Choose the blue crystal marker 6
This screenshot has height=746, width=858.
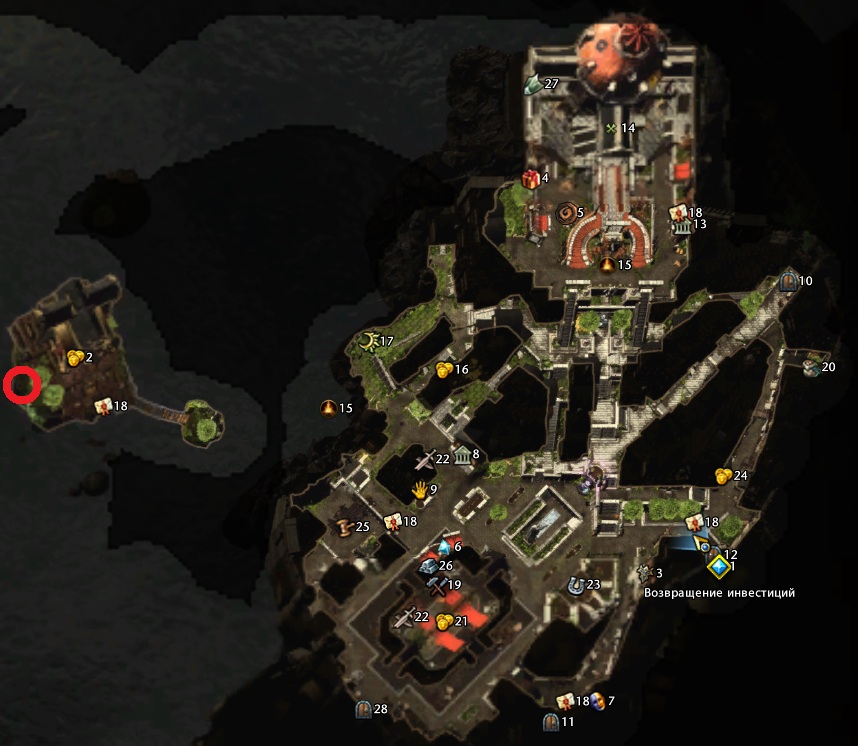click(443, 547)
